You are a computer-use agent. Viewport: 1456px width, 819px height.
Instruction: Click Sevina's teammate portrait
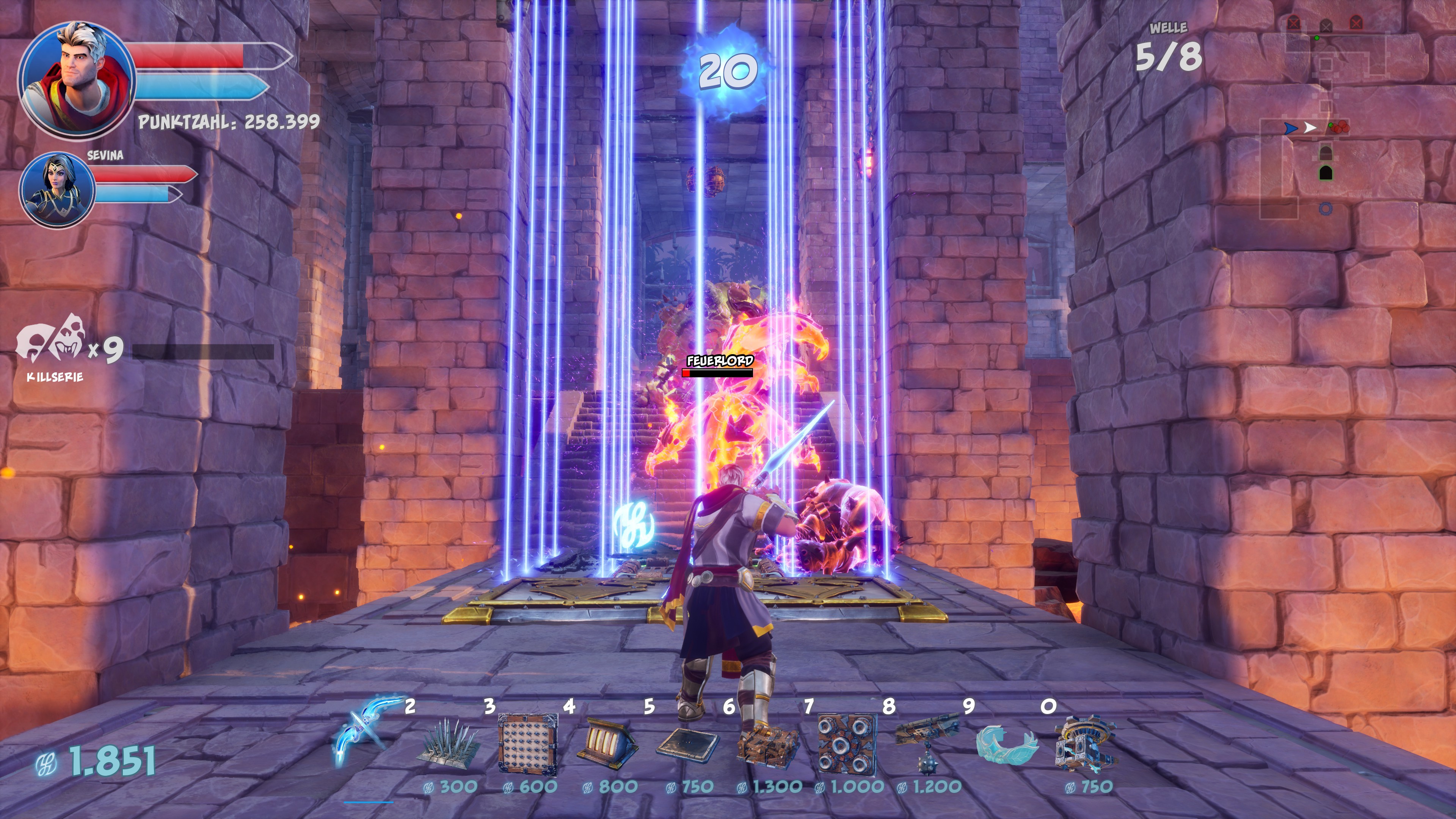(x=57, y=190)
